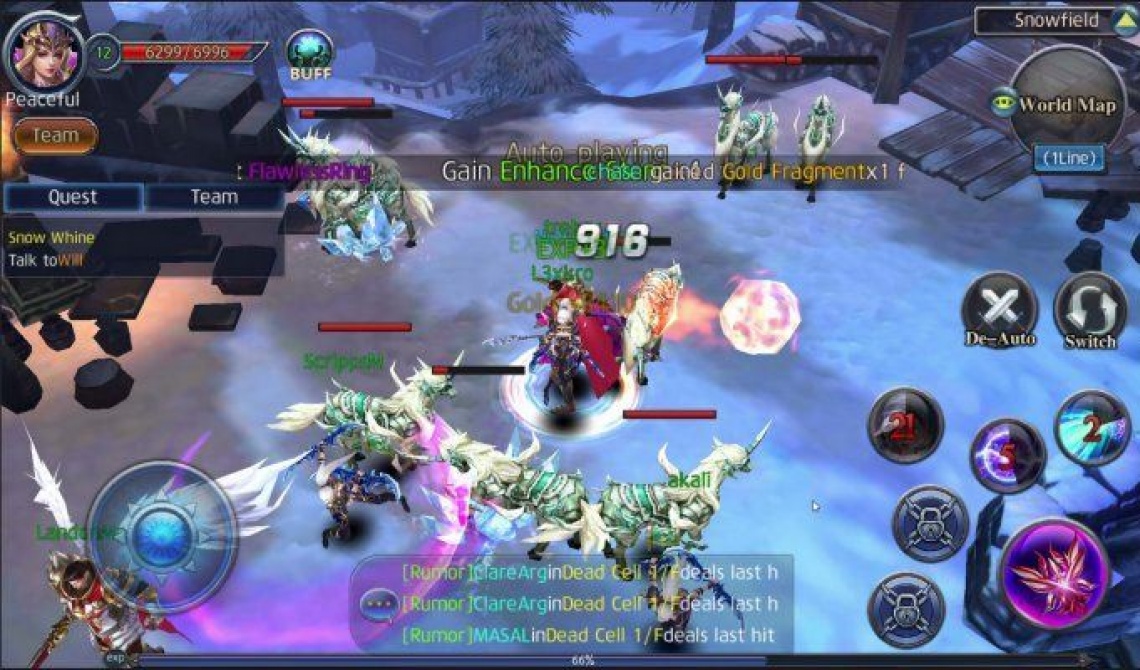Activate the cyan skill on cooldown 2
1140x670 pixels.
1092,428
